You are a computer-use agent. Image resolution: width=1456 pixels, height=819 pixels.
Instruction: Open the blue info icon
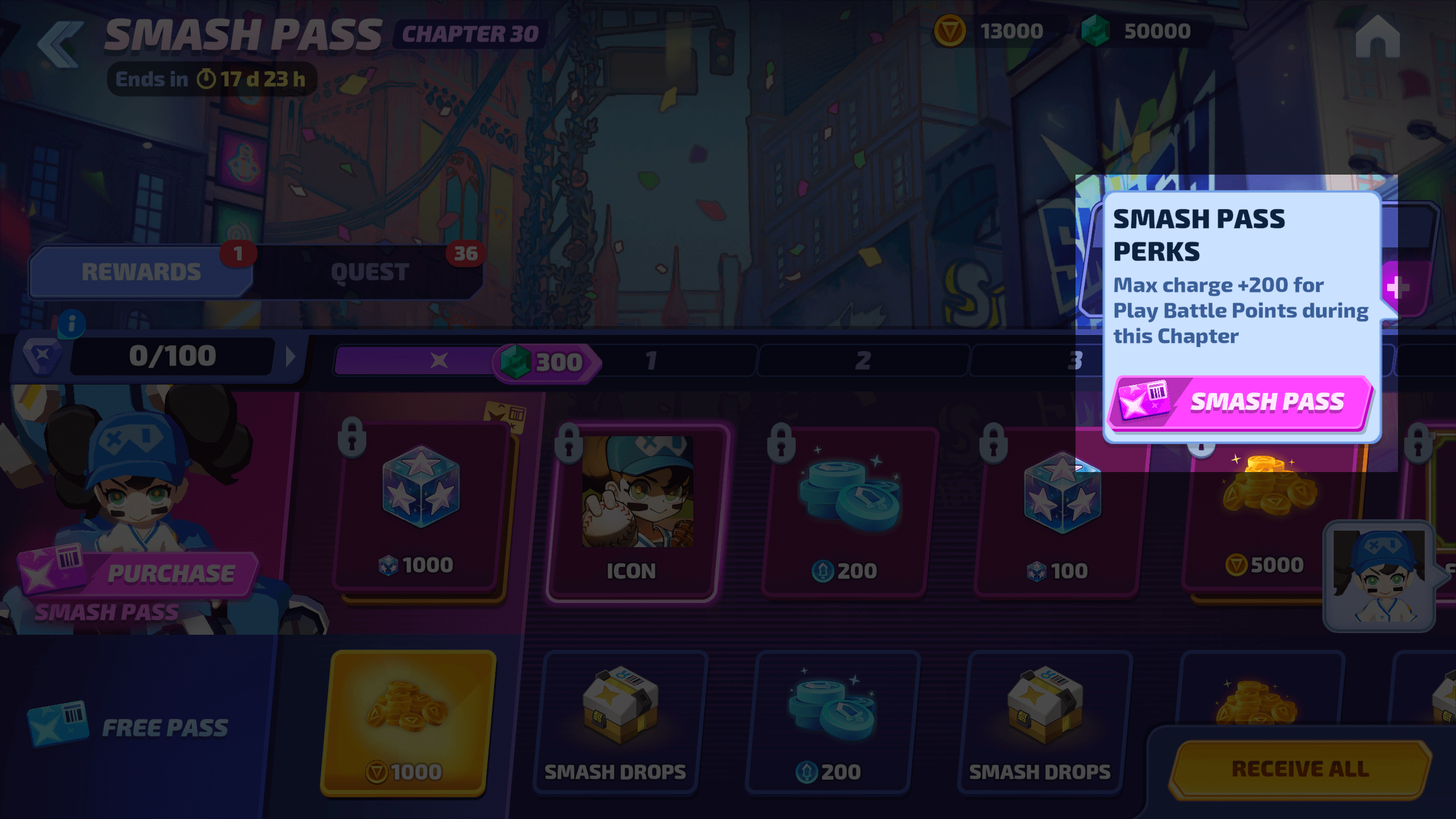coord(72,324)
